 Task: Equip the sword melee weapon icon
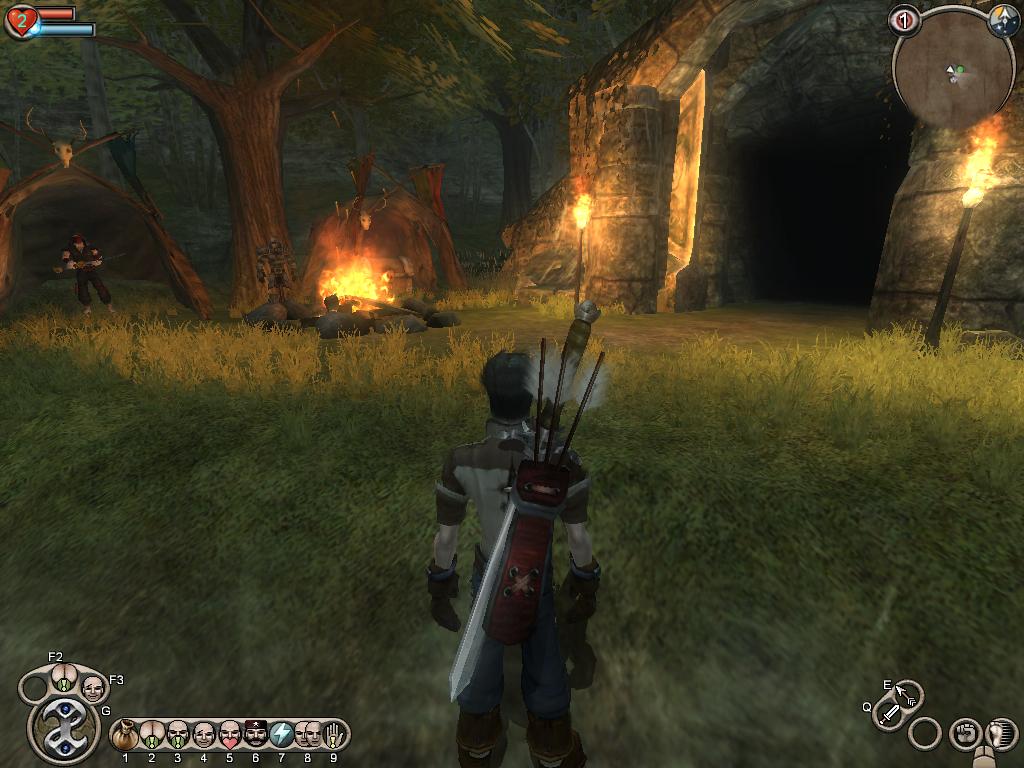coord(889,714)
